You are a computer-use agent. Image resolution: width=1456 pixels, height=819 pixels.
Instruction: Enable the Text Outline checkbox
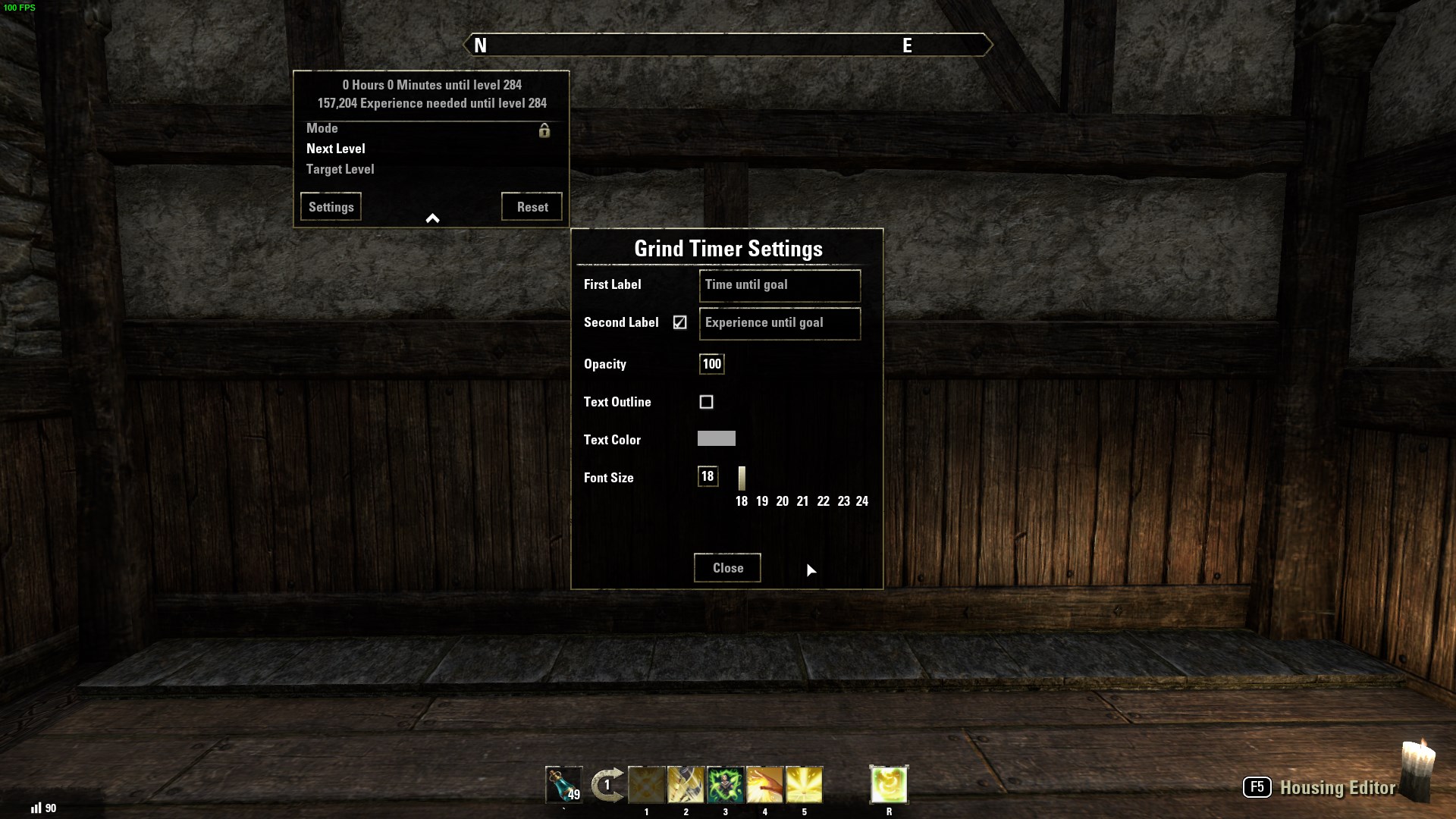[706, 402]
